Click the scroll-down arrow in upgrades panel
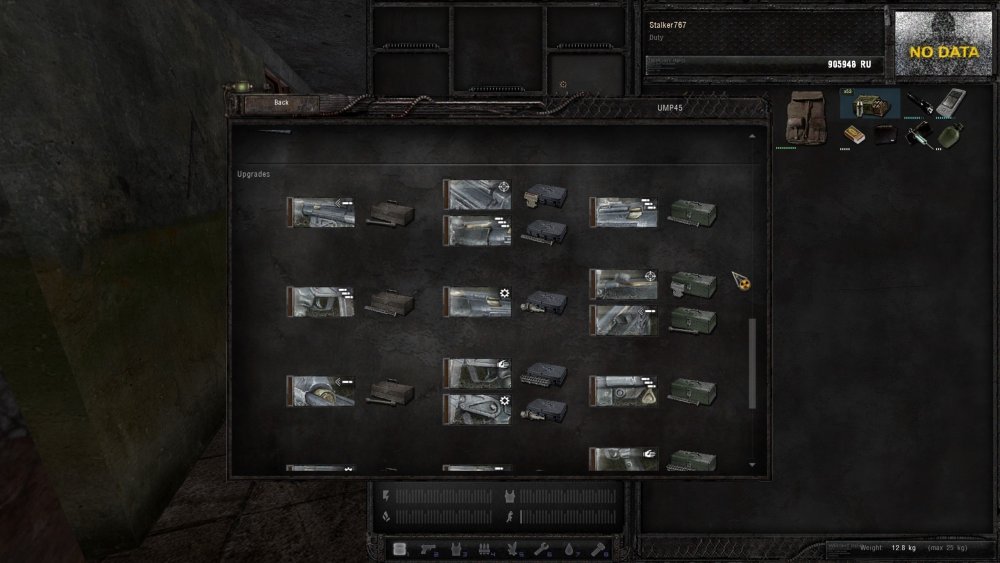The height and width of the screenshot is (563, 1000). [752, 465]
